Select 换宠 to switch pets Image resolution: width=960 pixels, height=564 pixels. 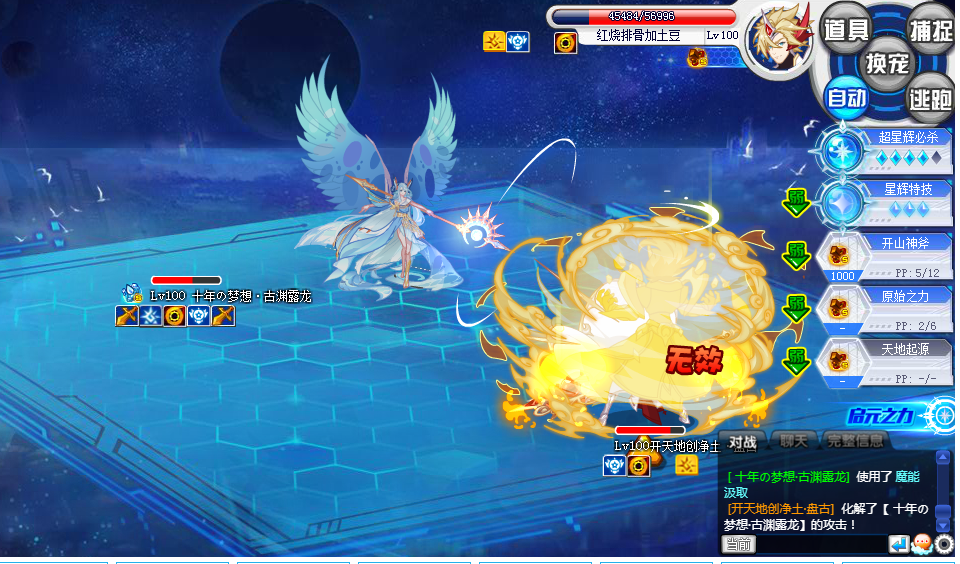coord(887,63)
